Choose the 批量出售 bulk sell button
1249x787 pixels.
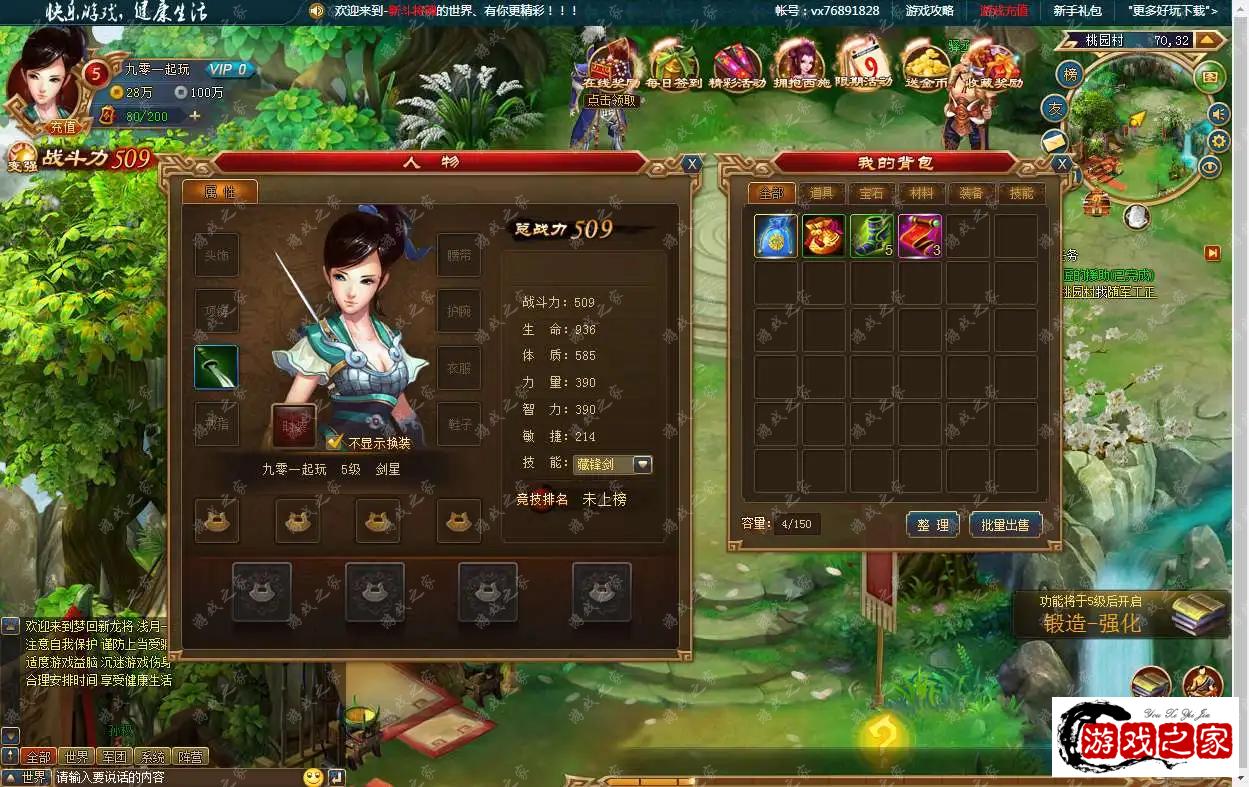(x=1005, y=524)
